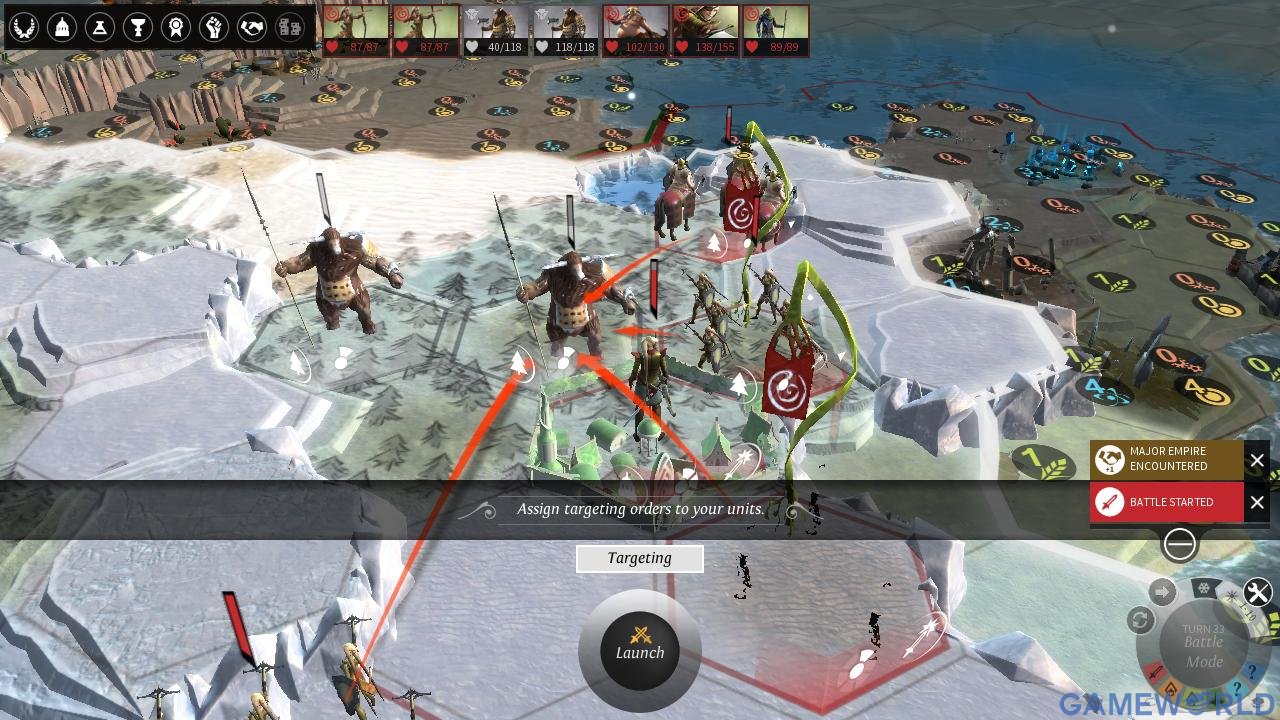Image resolution: width=1280 pixels, height=720 pixels.
Task: Launch the battle
Action: 640,650
